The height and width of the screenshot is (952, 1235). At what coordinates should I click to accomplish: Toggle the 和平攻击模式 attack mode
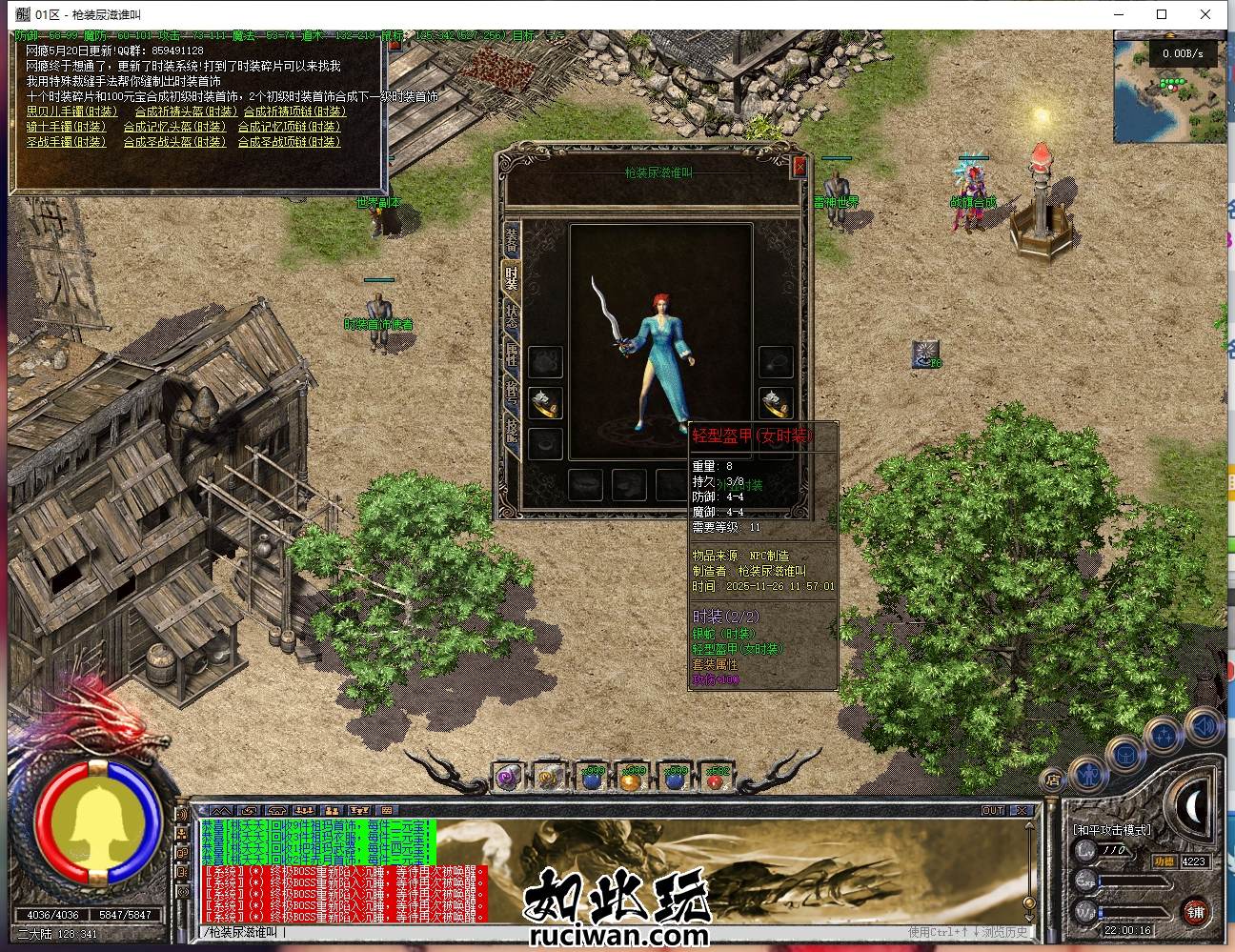click(1111, 829)
